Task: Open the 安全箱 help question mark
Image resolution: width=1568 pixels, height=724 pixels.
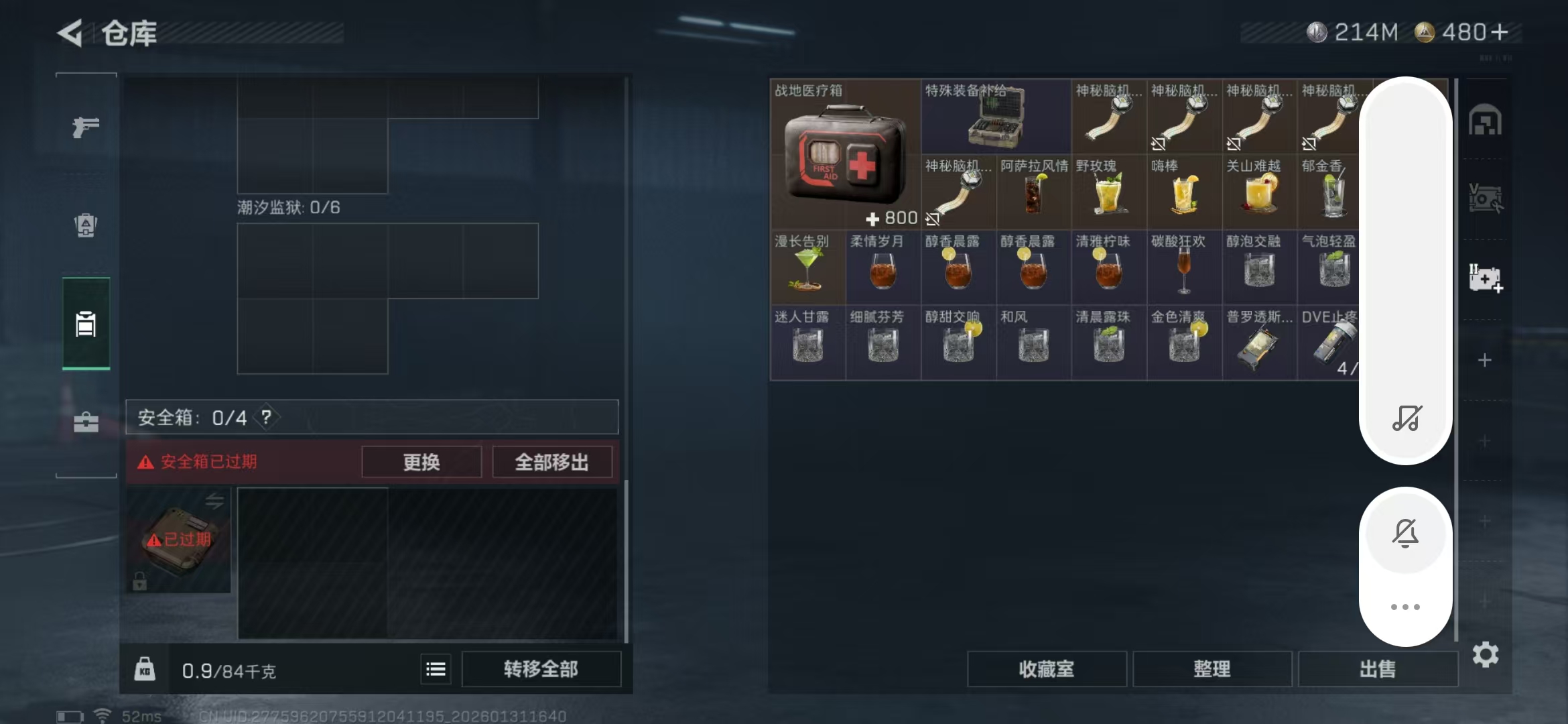Action: coord(267,417)
